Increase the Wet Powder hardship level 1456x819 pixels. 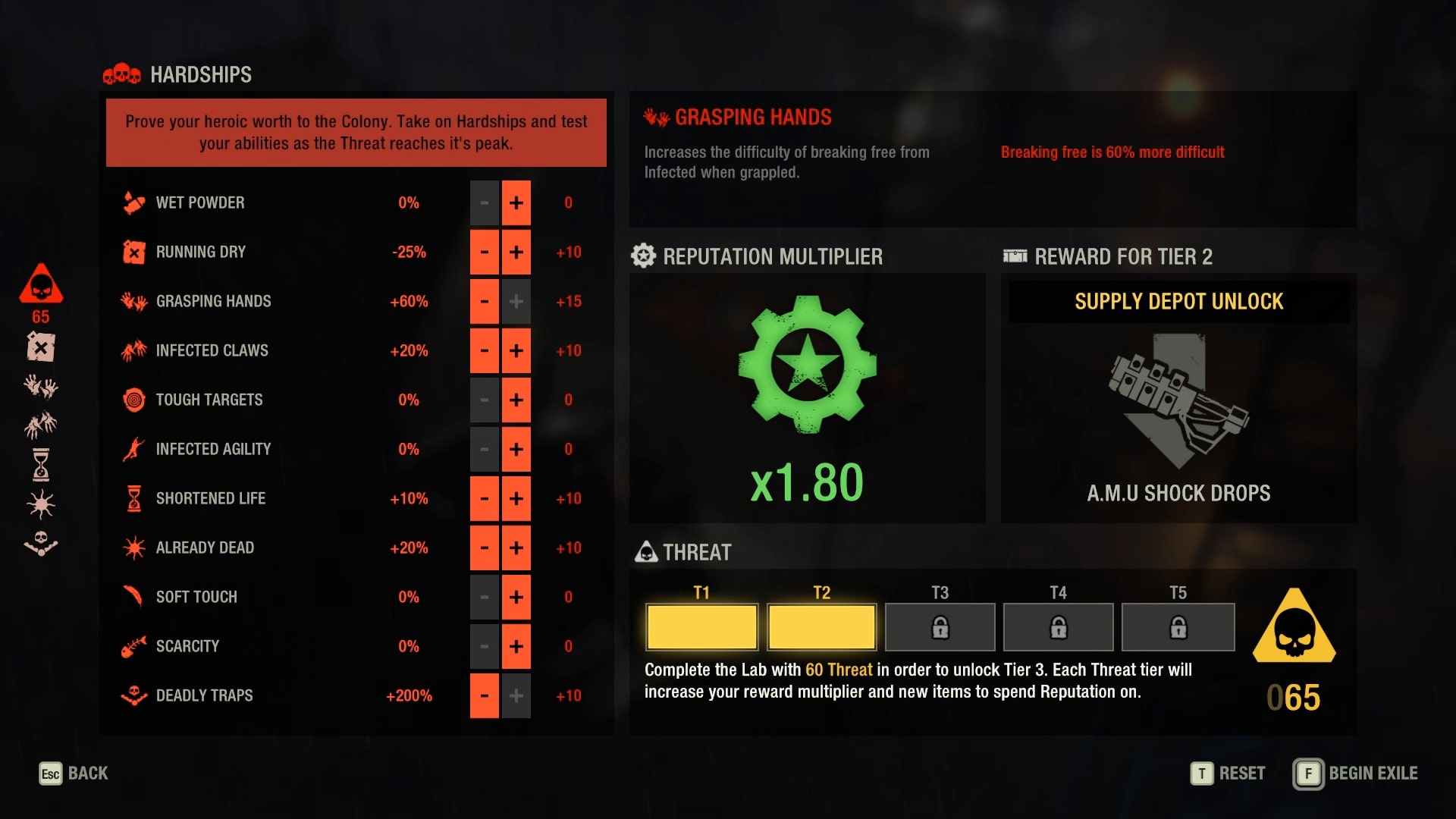tap(516, 202)
